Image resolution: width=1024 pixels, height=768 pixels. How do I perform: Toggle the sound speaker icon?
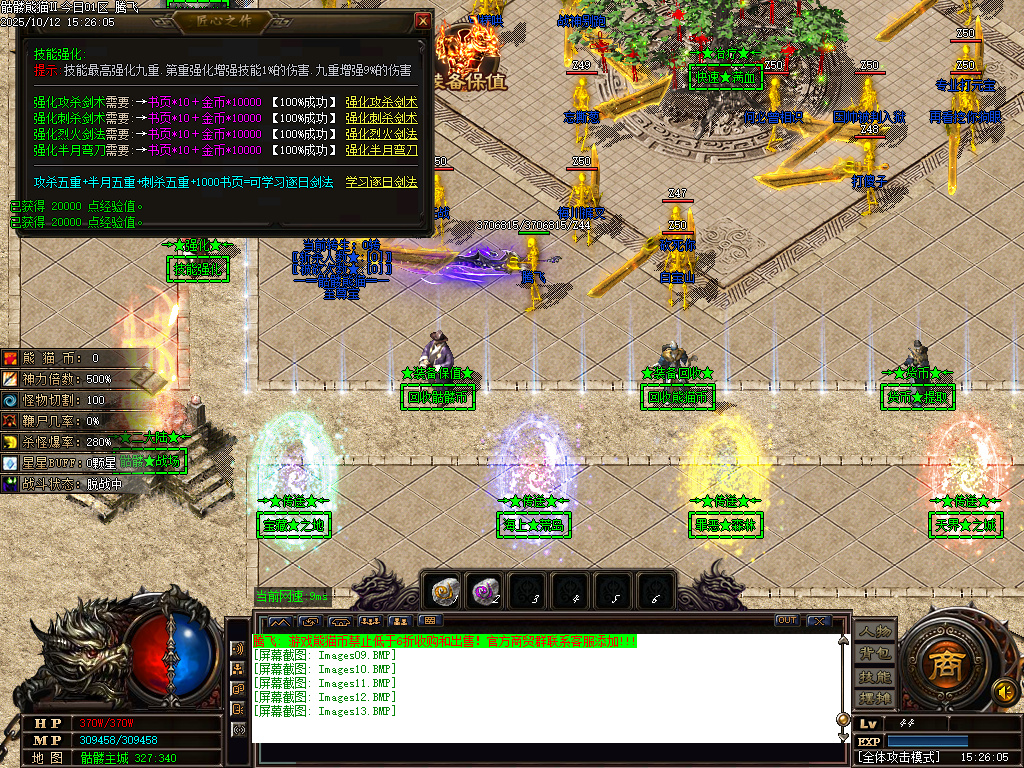pos(1002,691)
